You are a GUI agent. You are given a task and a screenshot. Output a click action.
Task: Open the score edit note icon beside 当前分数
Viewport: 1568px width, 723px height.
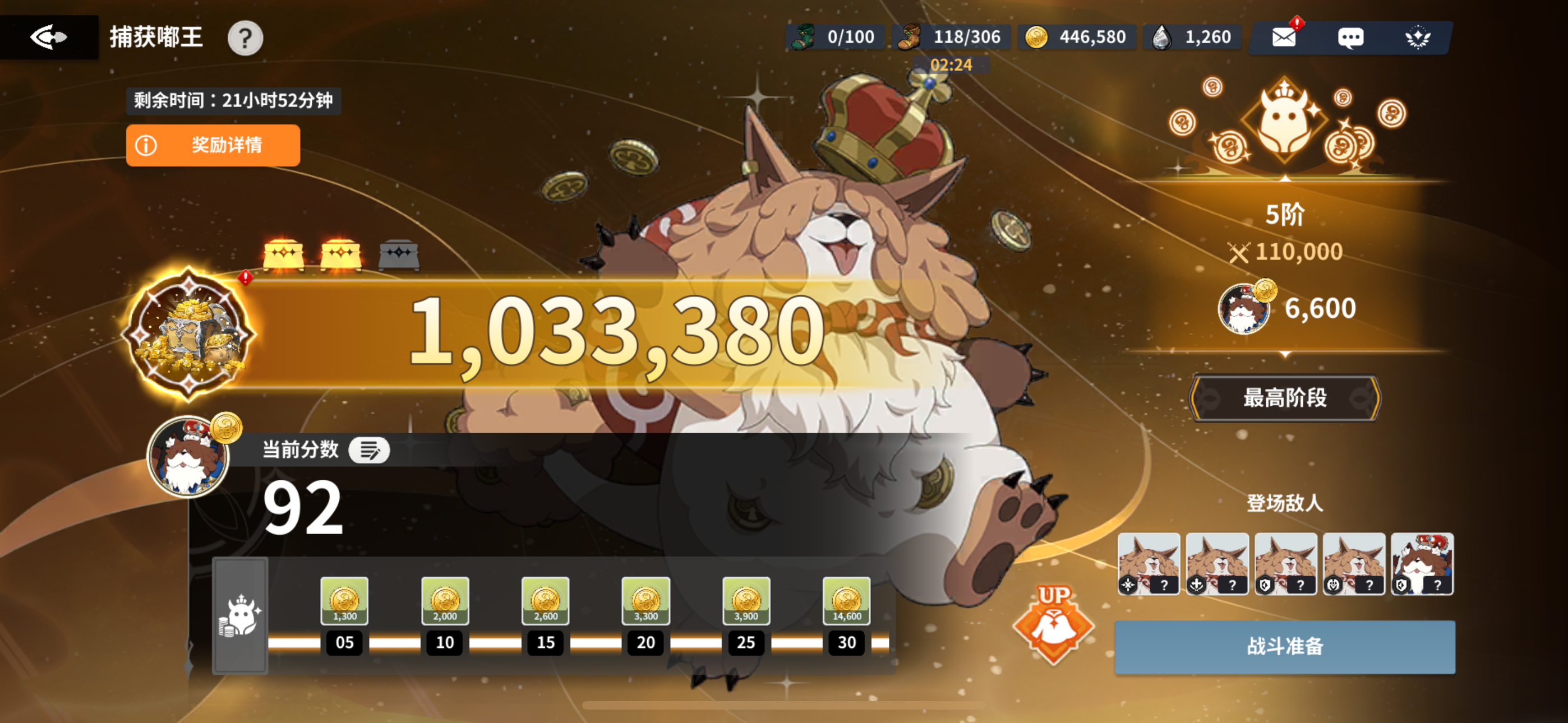point(369,451)
